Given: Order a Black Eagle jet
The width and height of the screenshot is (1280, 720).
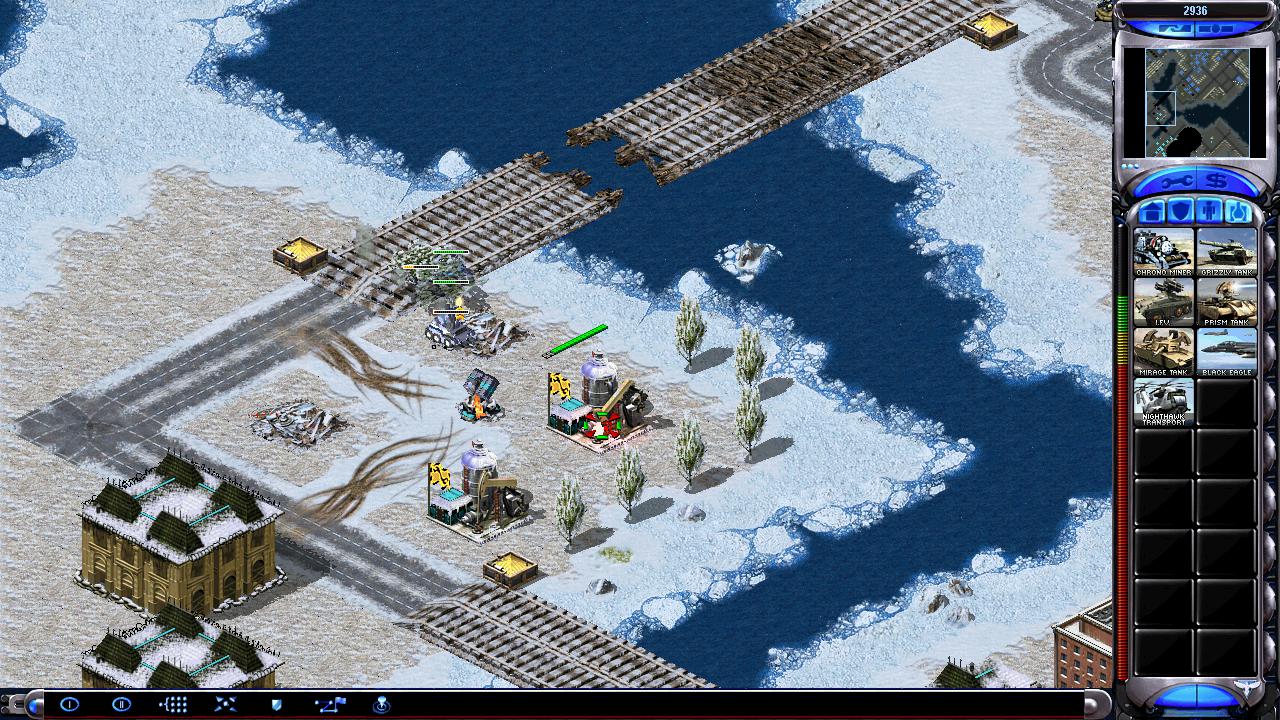Looking at the screenshot, I should coord(1226,352).
